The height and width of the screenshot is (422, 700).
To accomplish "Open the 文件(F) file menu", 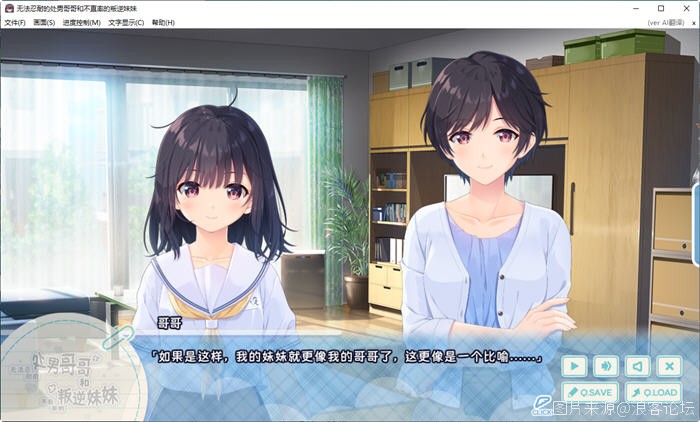I will [15, 22].
